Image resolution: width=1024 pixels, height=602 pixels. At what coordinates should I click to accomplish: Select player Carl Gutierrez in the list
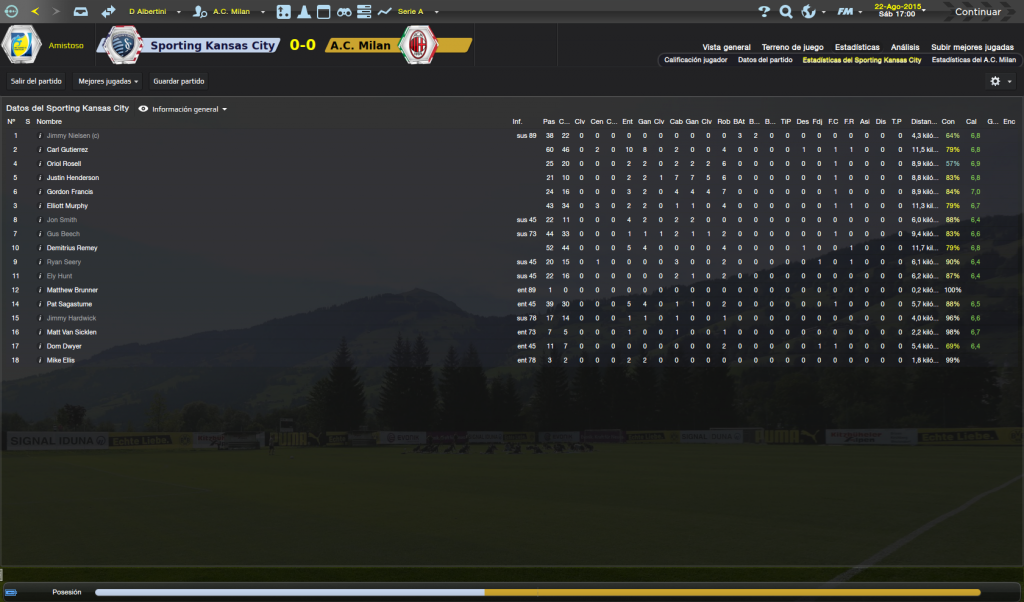pyautogui.click(x=67, y=149)
